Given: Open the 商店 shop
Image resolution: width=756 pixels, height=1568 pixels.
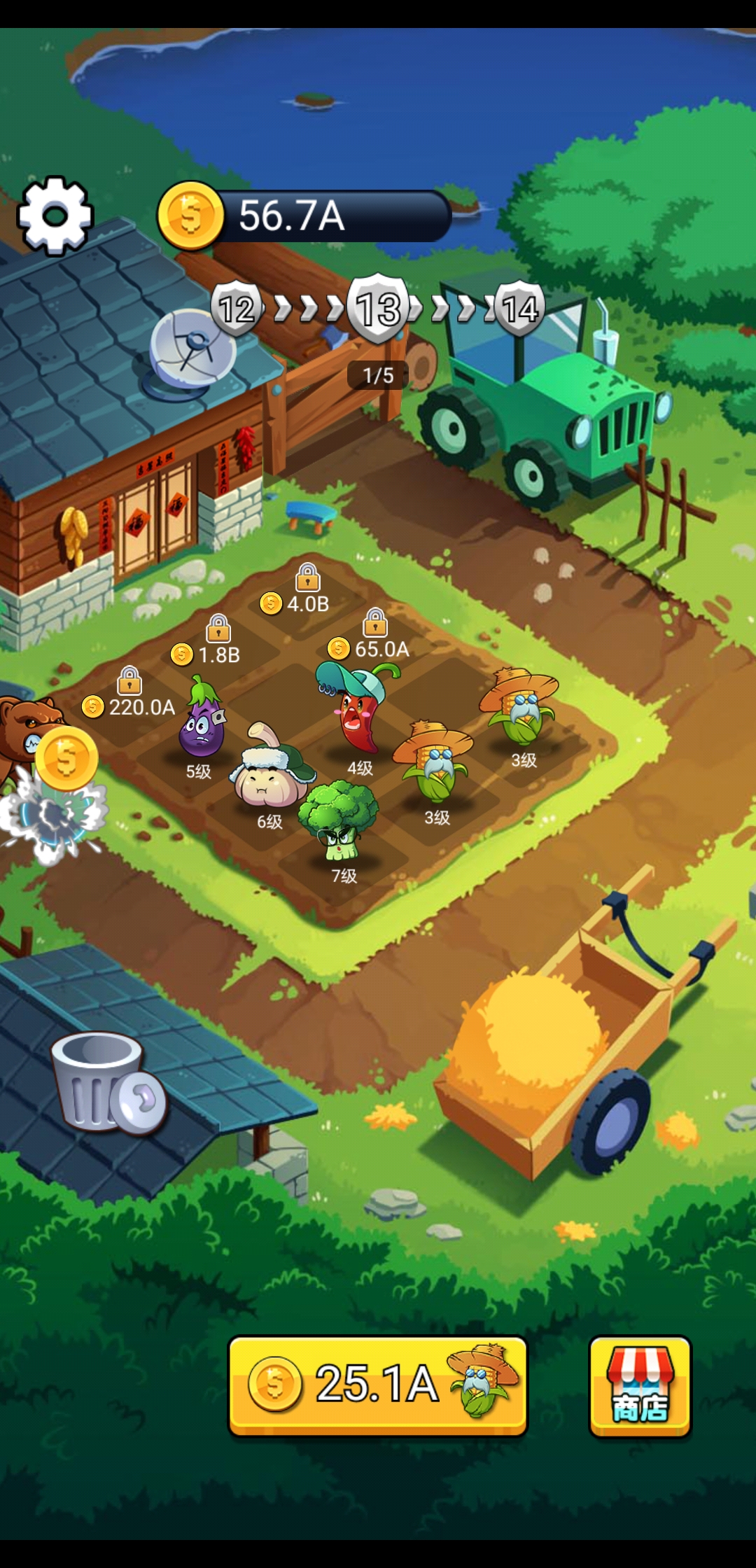Looking at the screenshot, I should click(x=640, y=1386).
